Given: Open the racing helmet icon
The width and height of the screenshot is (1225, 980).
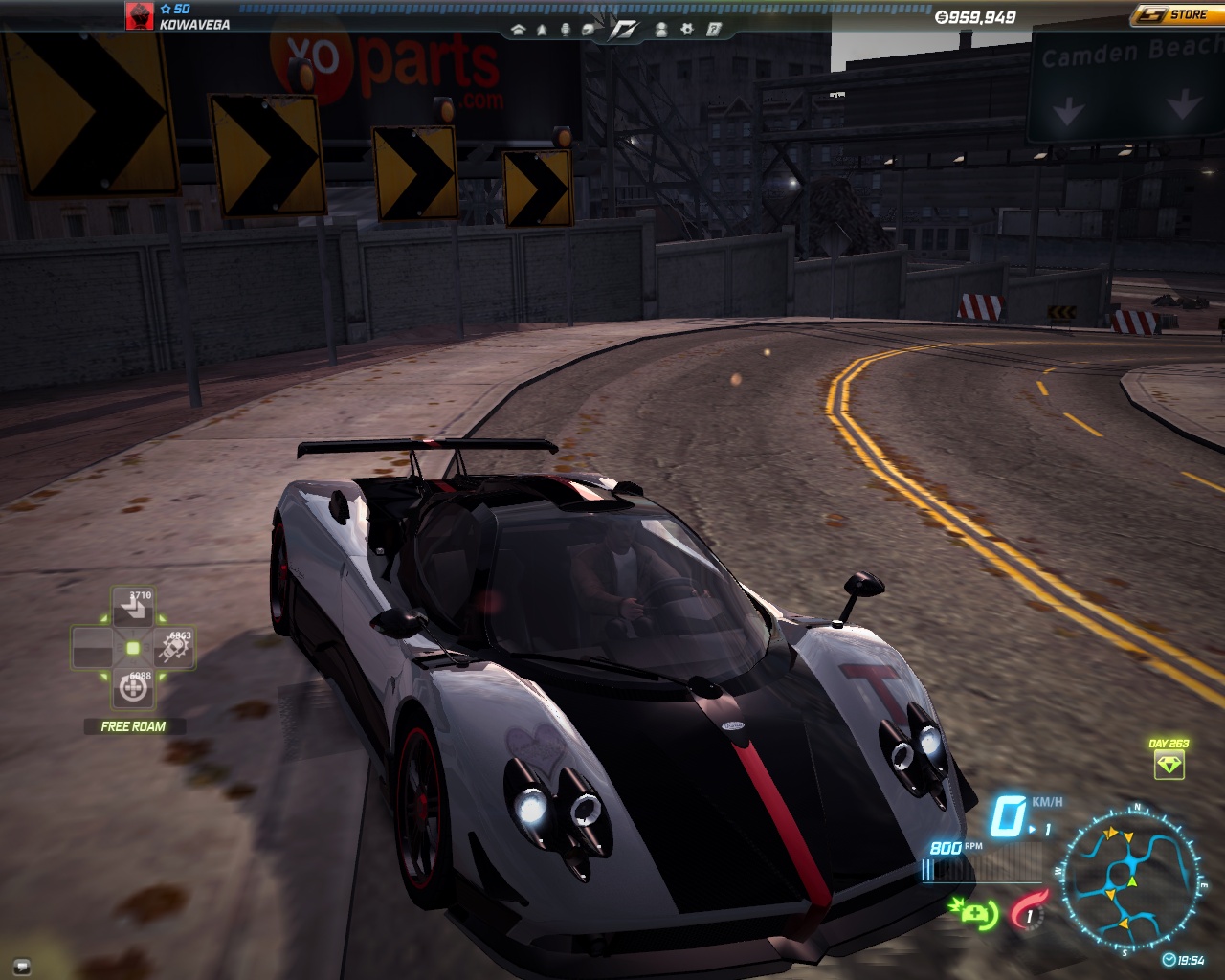Looking at the screenshot, I should pos(589,30).
